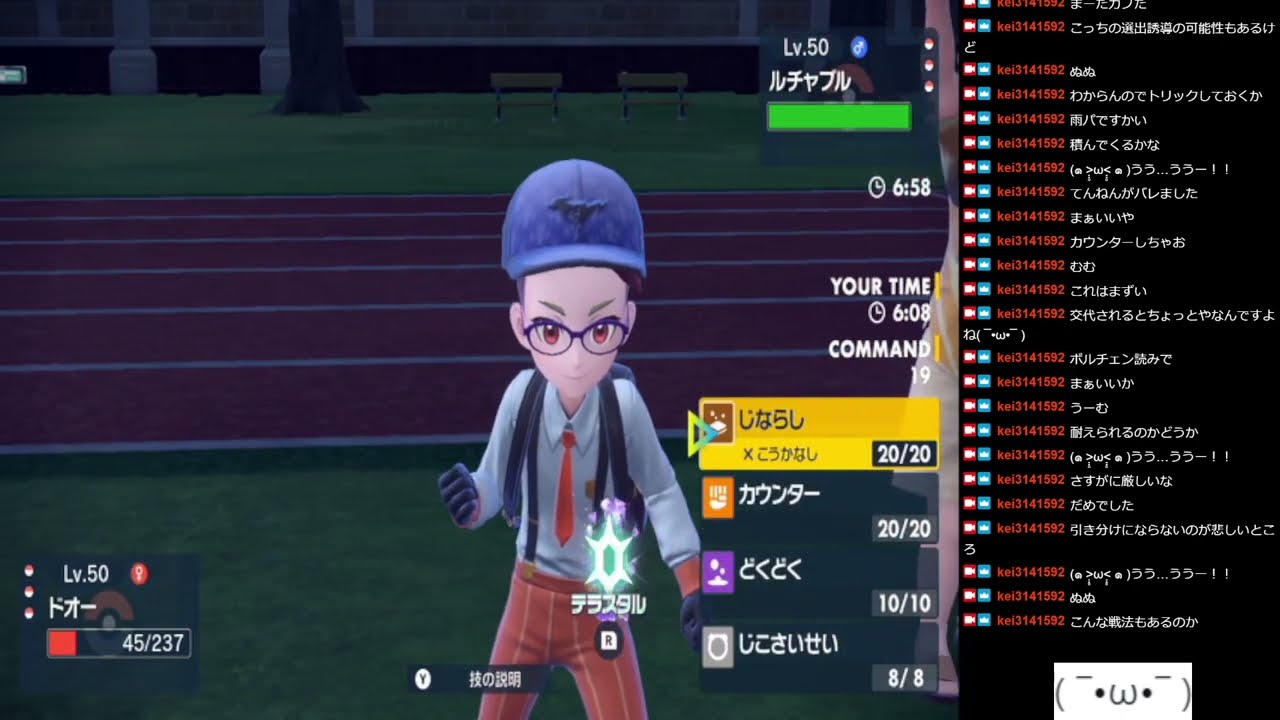Activate the テラスタル crystal icon
This screenshot has width=1280, height=720.
[x=606, y=562]
